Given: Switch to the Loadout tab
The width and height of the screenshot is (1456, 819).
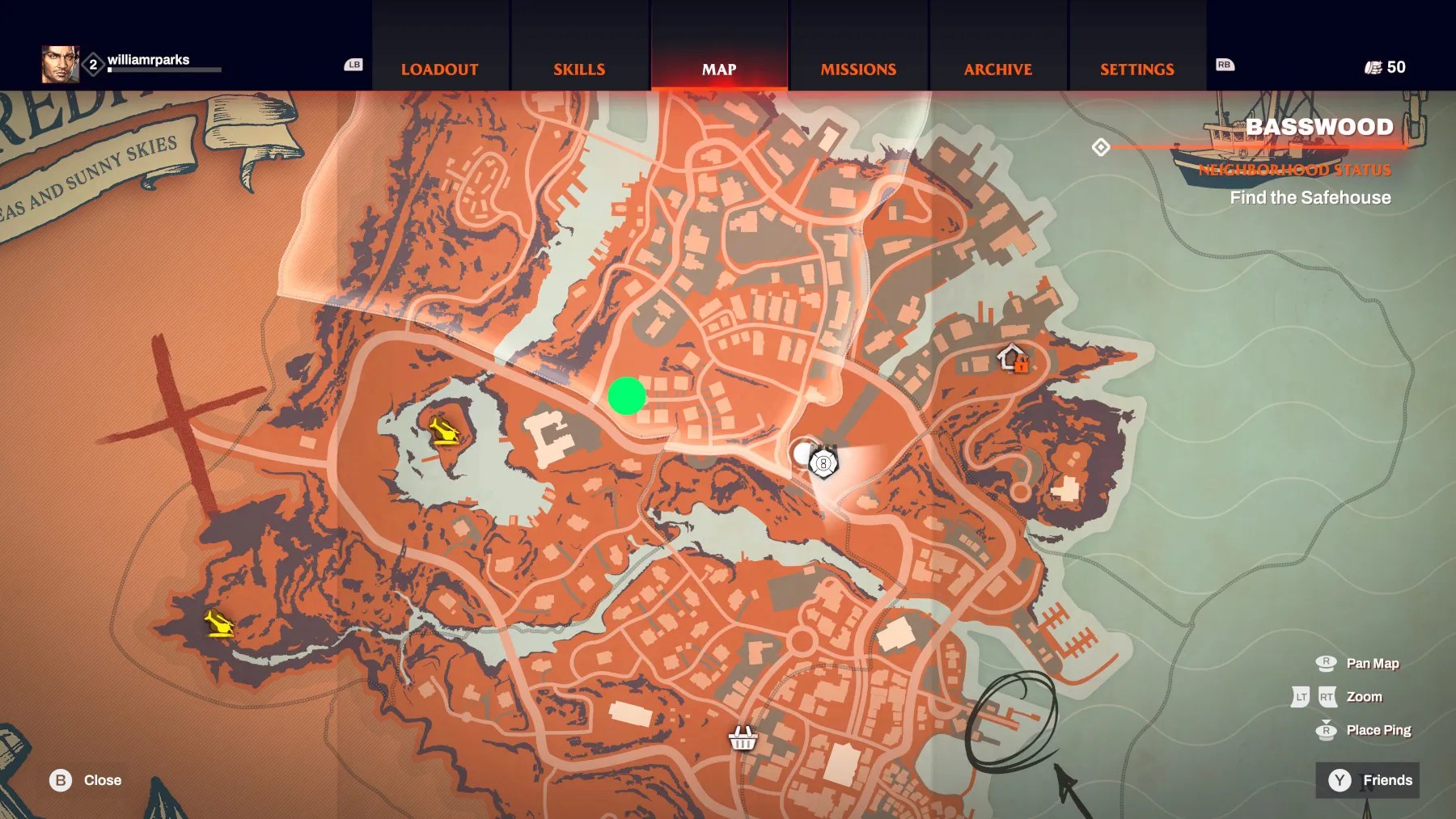Looking at the screenshot, I should point(439,70).
